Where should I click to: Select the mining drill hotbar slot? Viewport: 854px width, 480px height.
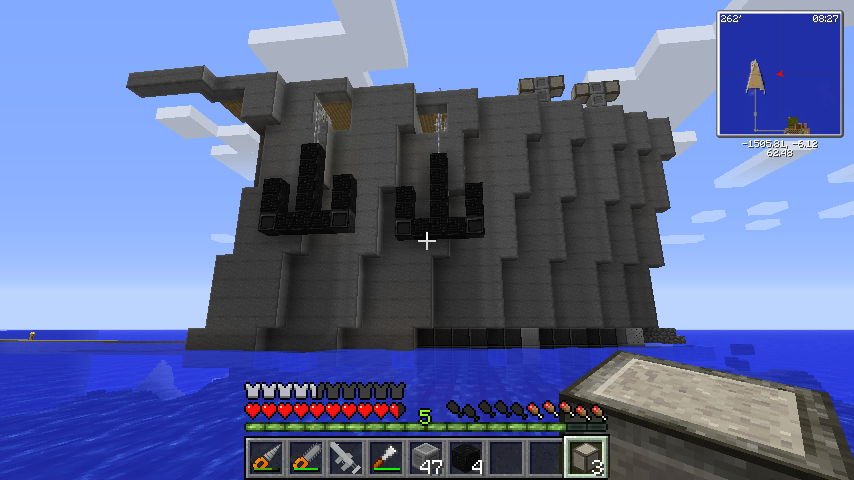[x=266, y=458]
